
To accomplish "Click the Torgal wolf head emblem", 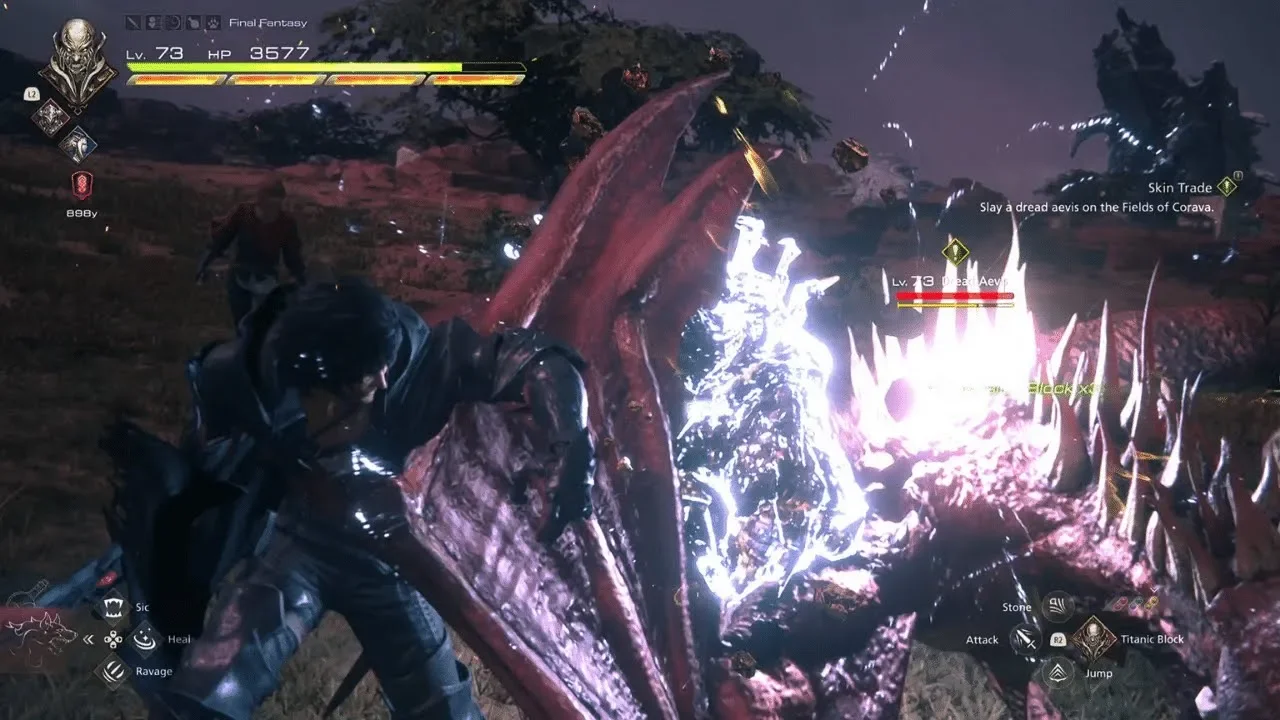I will pyautogui.click(x=42, y=632).
